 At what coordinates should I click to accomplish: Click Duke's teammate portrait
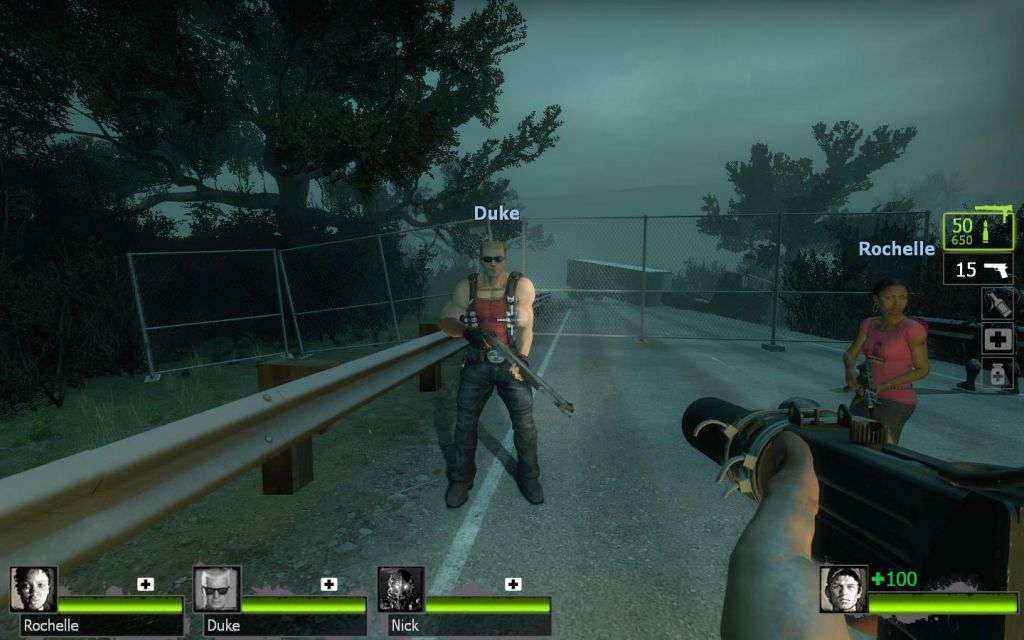[x=216, y=589]
